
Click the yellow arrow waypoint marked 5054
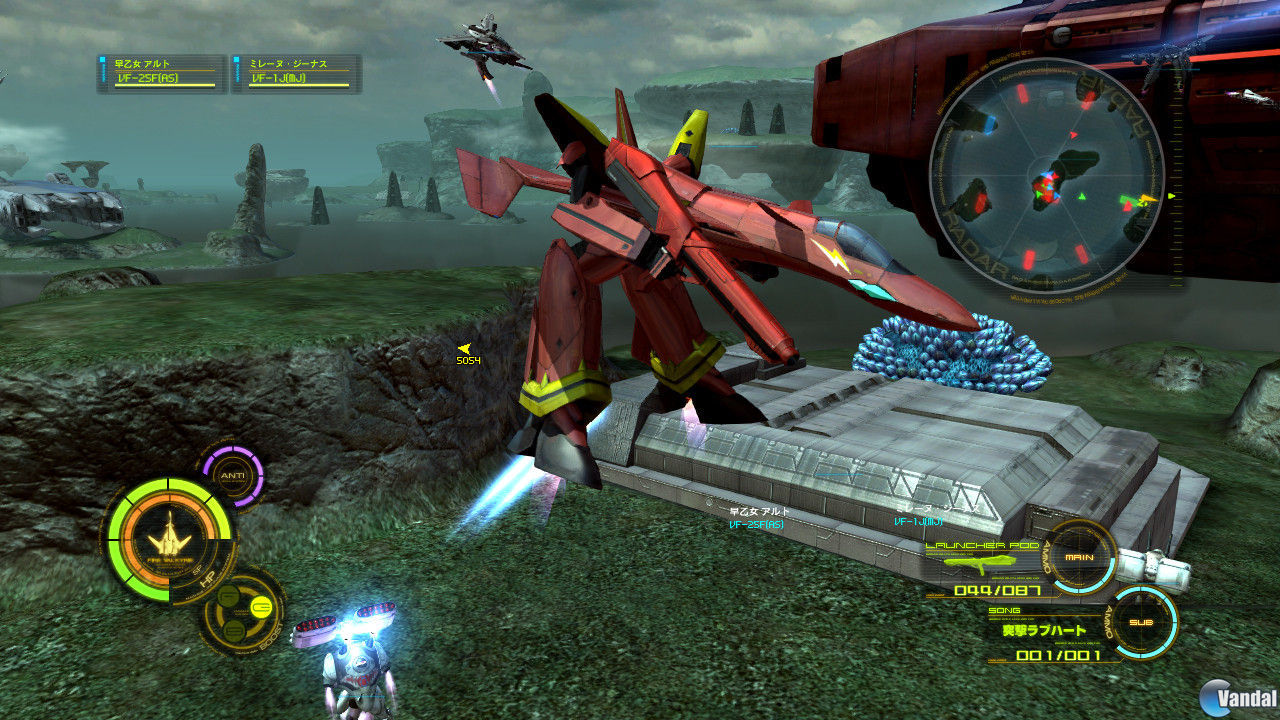(x=465, y=350)
